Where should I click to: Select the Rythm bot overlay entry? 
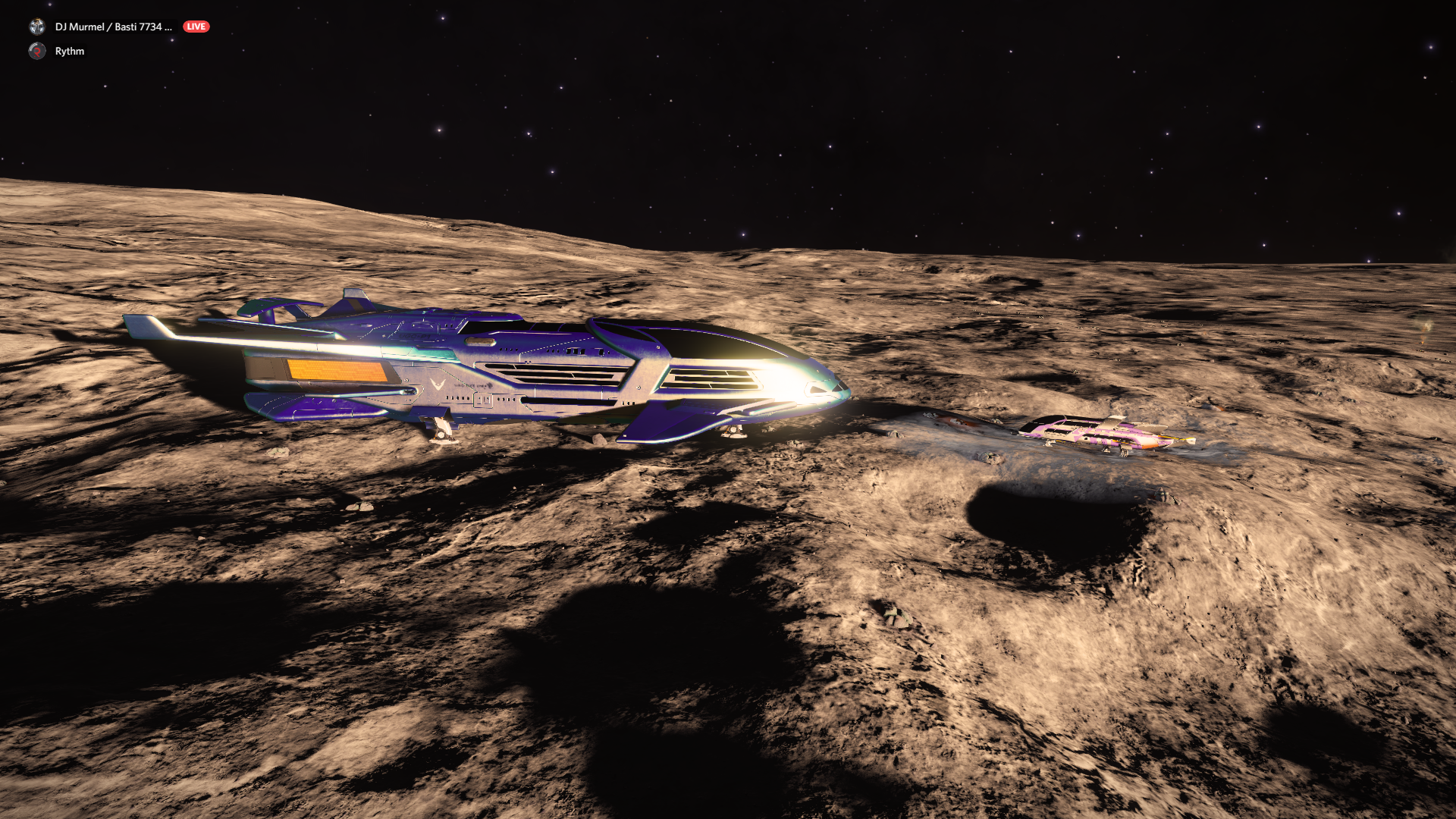click(x=69, y=51)
